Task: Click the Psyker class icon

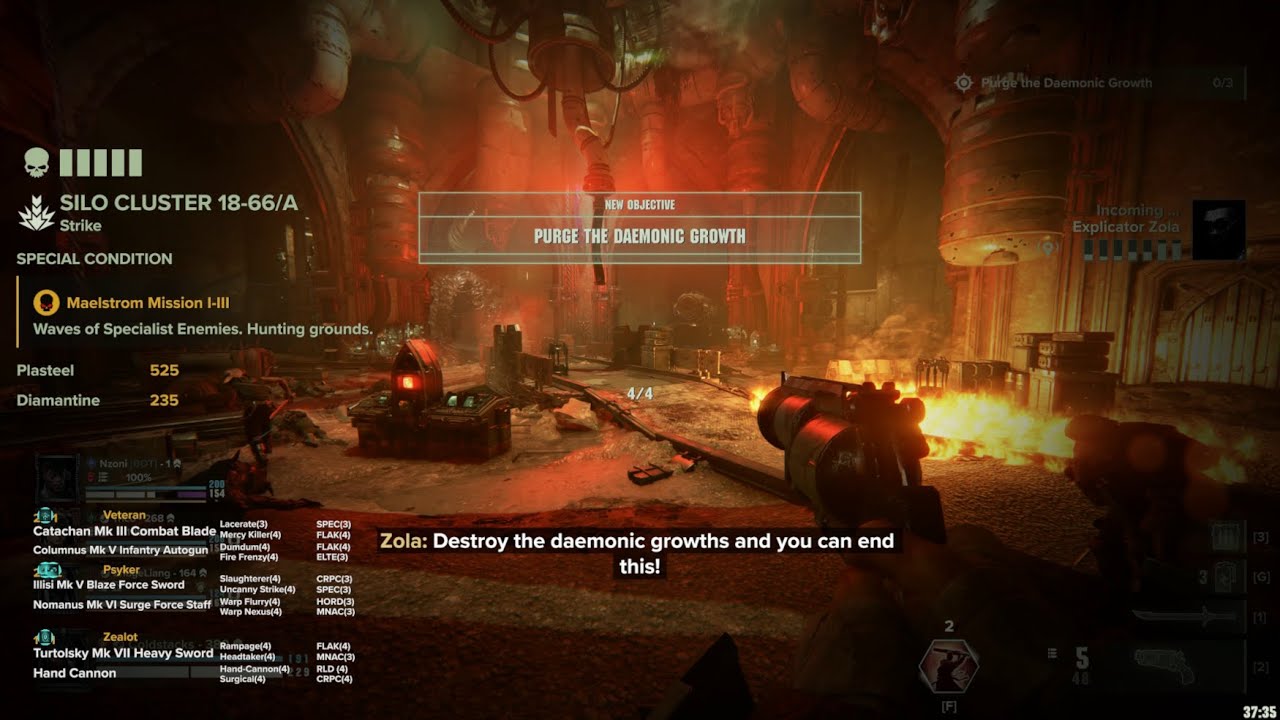Action: pos(47,570)
